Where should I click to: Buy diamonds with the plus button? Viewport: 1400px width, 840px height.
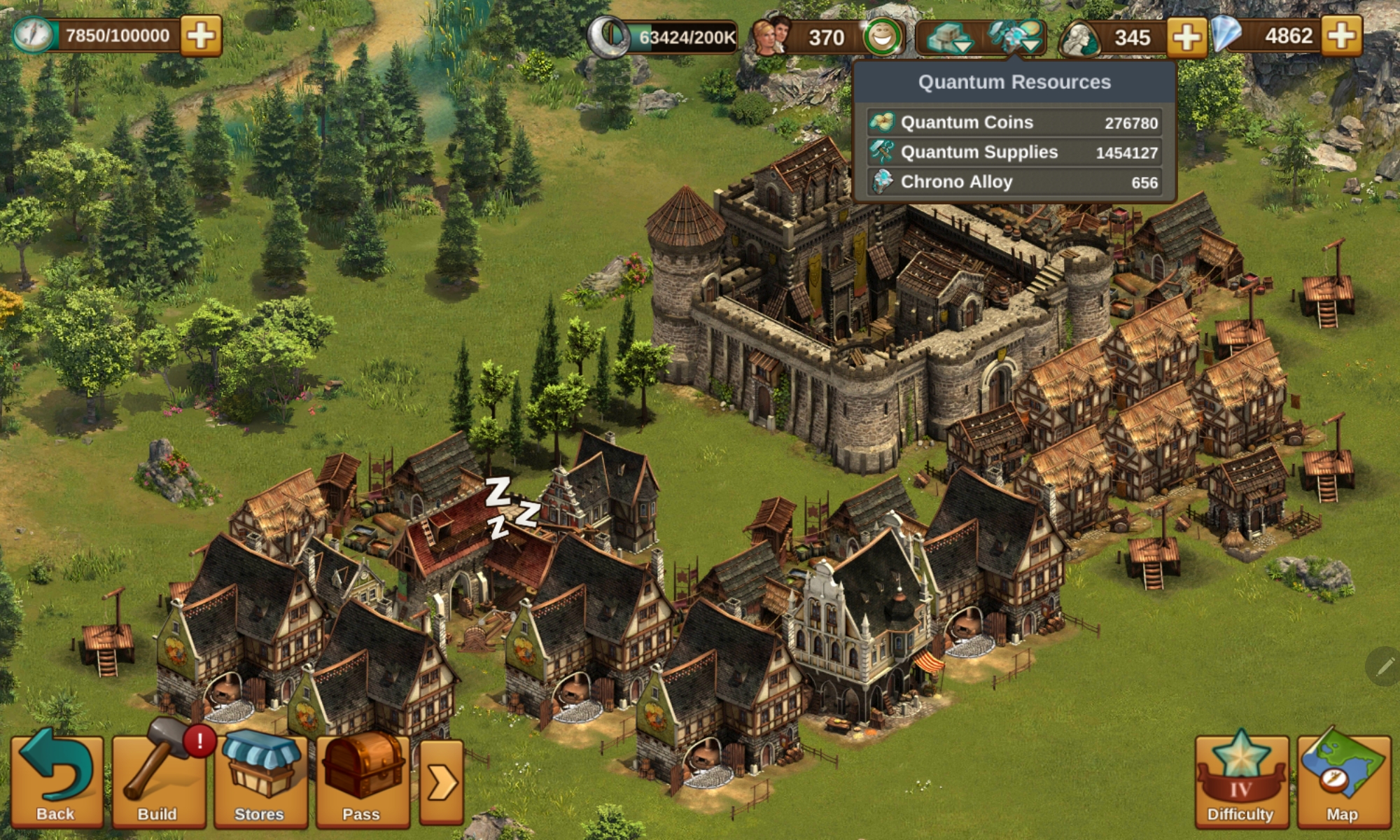pyautogui.click(x=1342, y=36)
